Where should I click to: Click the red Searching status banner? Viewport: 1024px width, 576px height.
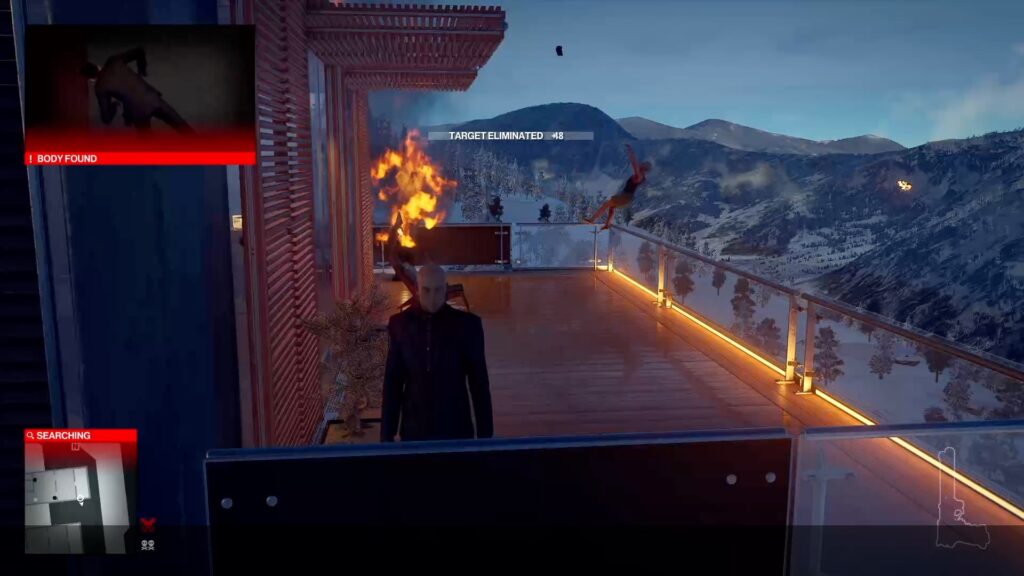pyautogui.click(x=80, y=436)
